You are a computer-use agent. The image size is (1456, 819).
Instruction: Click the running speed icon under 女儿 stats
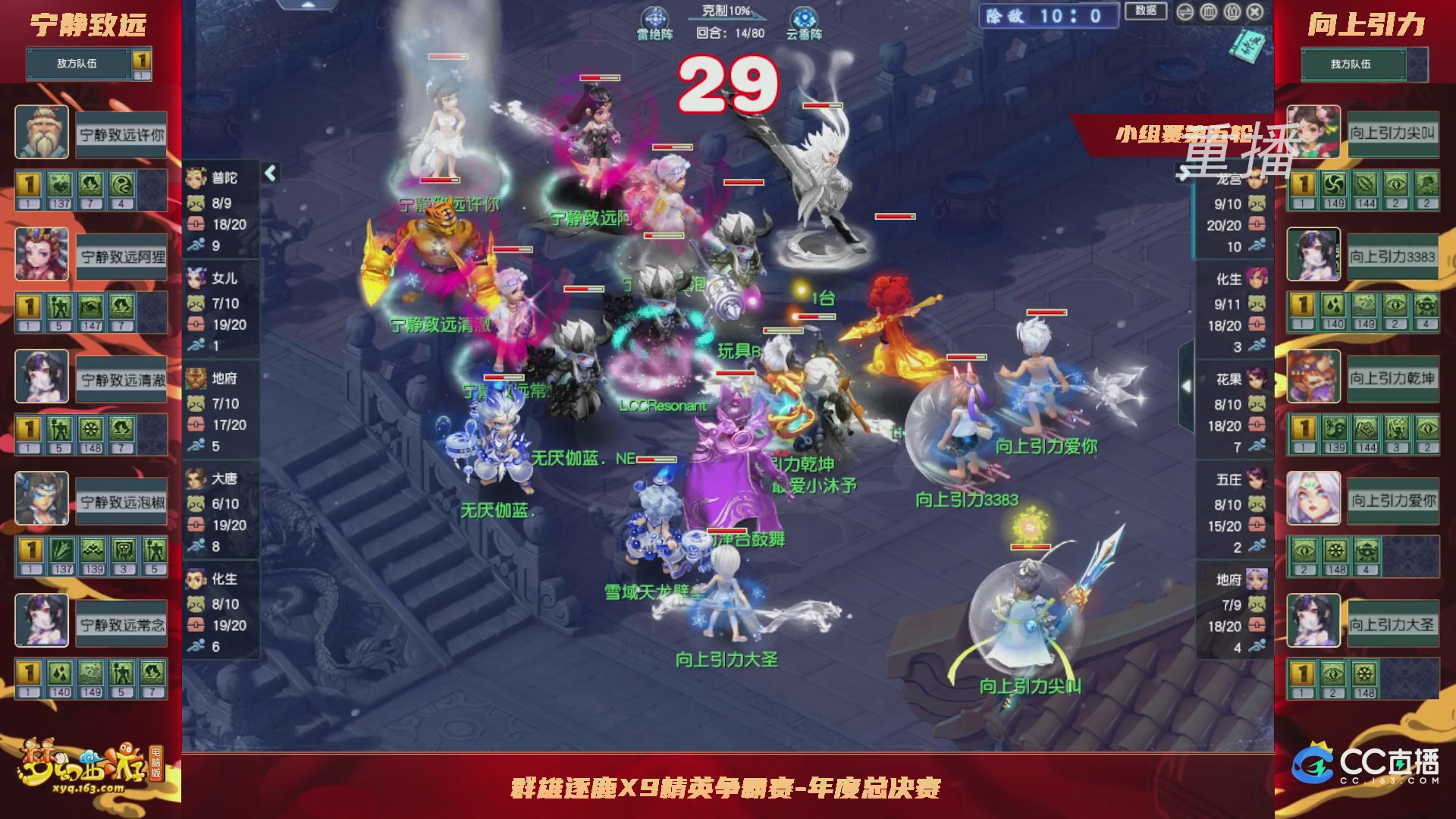pyautogui.click(x=196, y=344)
